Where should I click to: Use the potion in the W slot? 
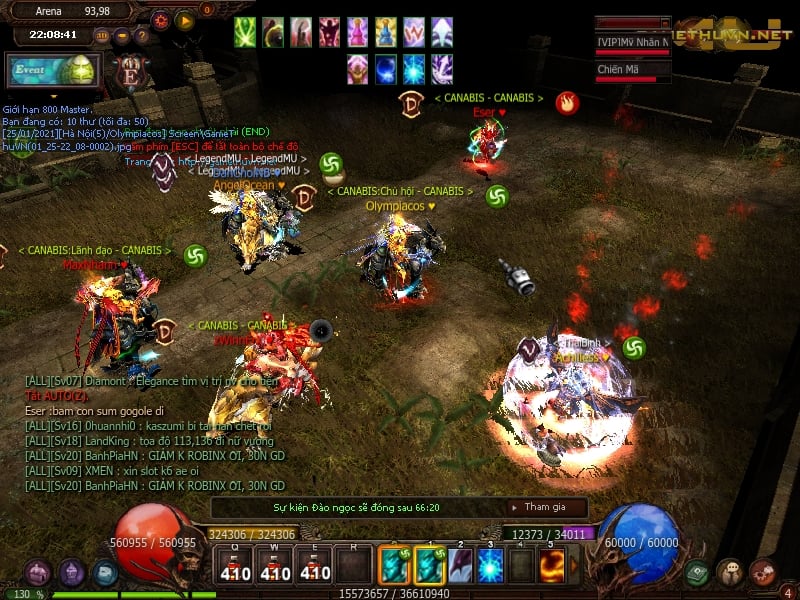275,567
